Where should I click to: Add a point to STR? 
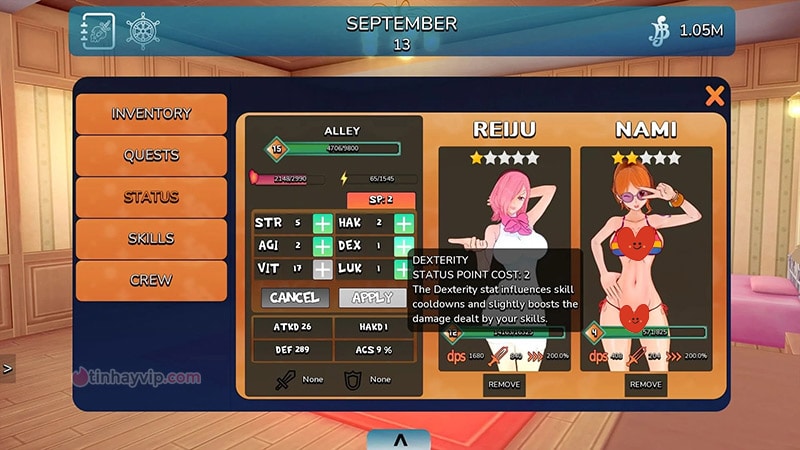[322, 223]
